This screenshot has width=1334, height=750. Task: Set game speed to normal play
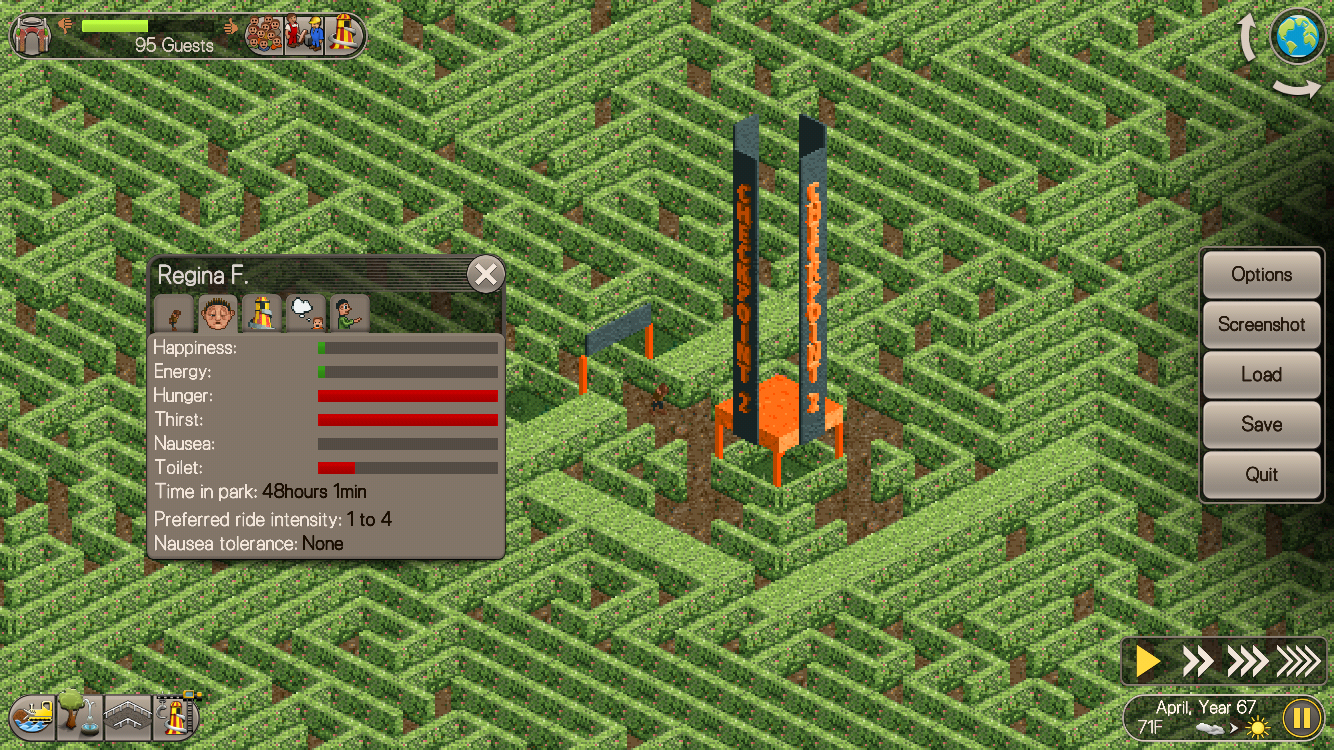[1149, 661]
